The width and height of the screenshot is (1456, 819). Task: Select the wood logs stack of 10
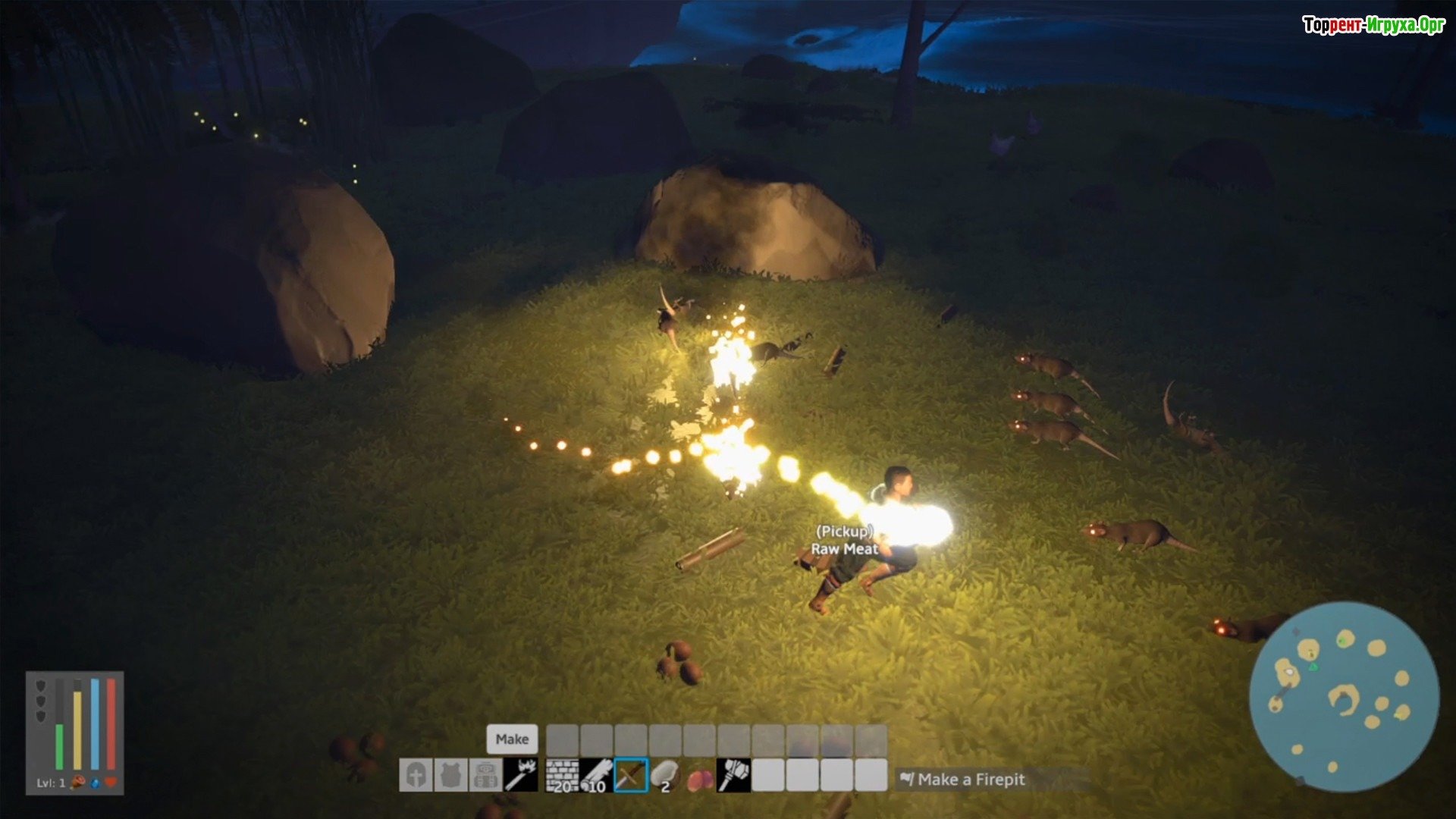coord(596,776)
